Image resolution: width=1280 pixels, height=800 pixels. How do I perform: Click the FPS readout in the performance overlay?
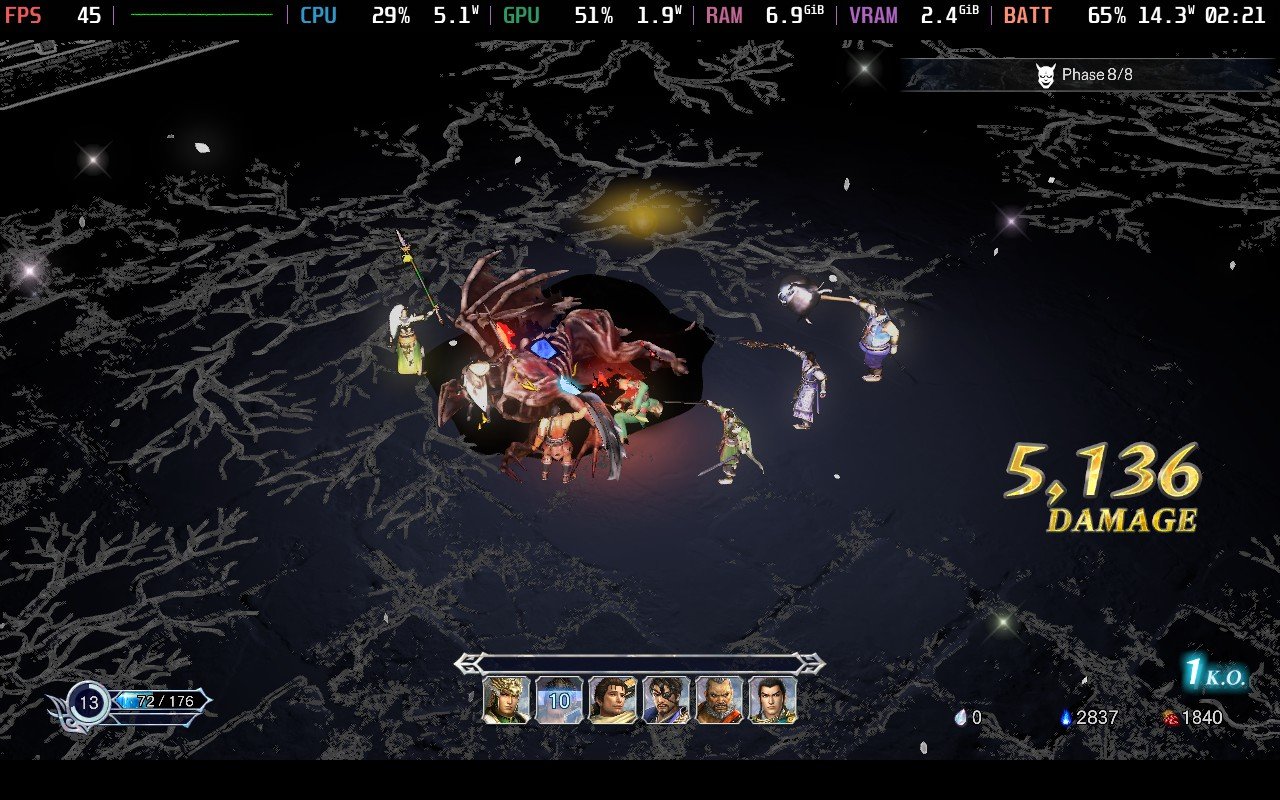[40, 16]
